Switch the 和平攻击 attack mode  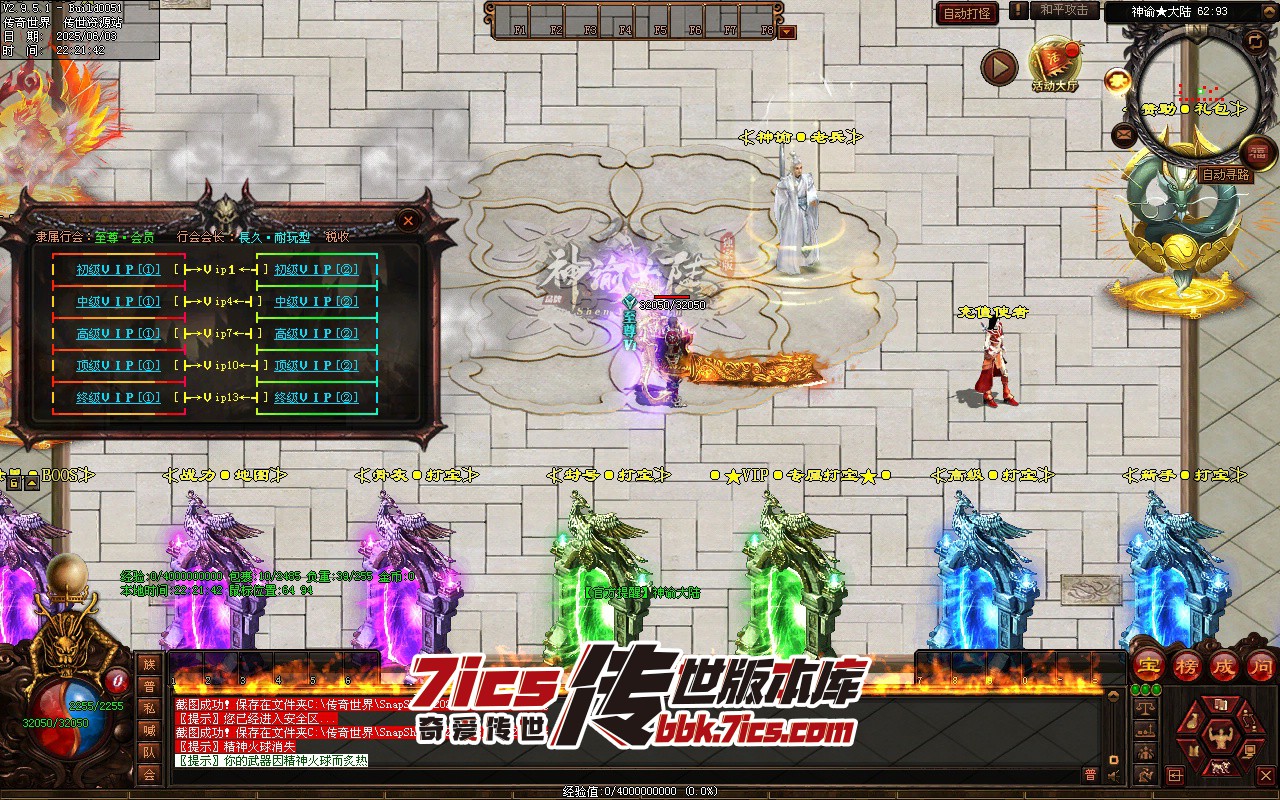click(1063, 10)
